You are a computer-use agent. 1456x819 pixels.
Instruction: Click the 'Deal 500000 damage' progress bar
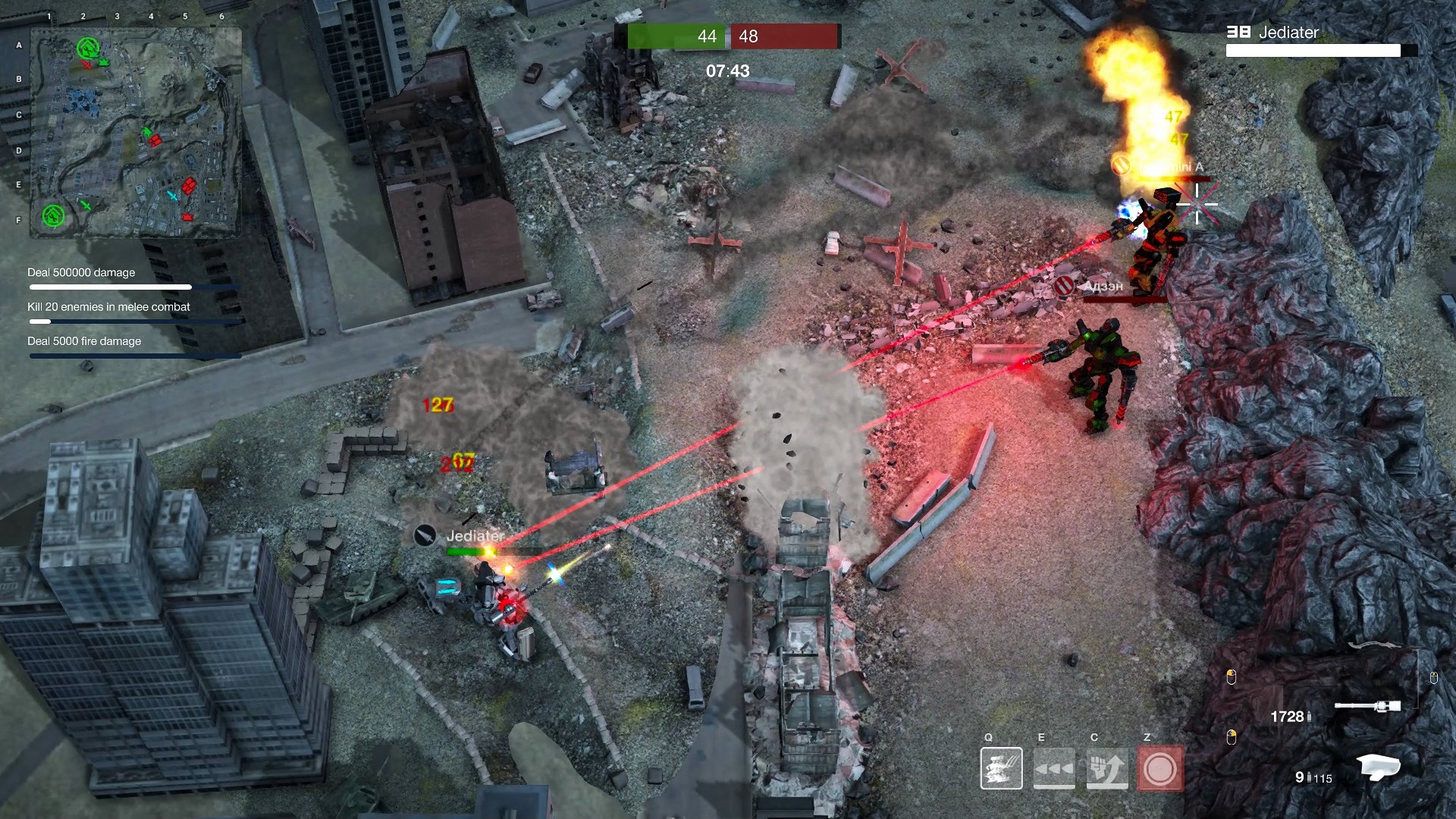pyautogui.click(x=110, y=287)
